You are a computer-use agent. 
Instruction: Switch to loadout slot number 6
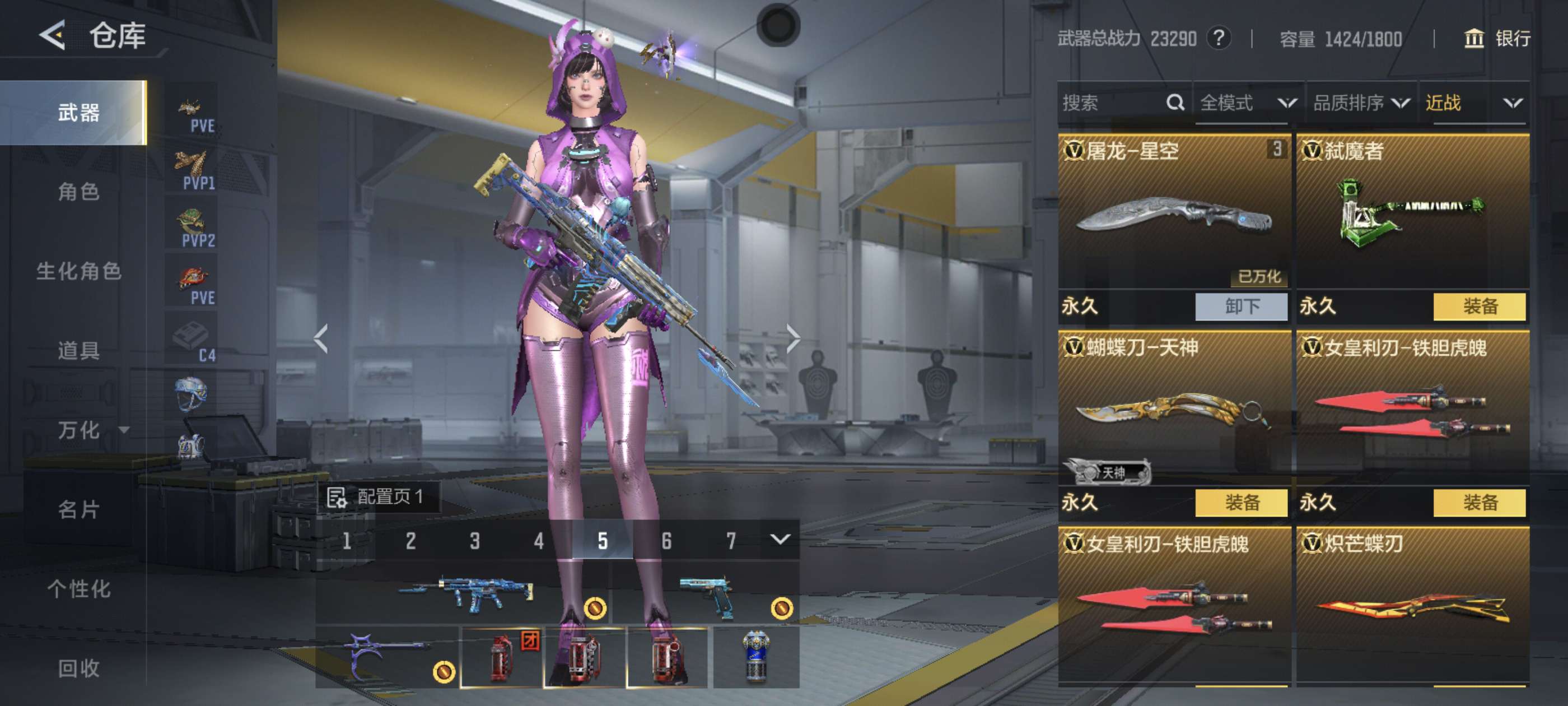[666, 540]
